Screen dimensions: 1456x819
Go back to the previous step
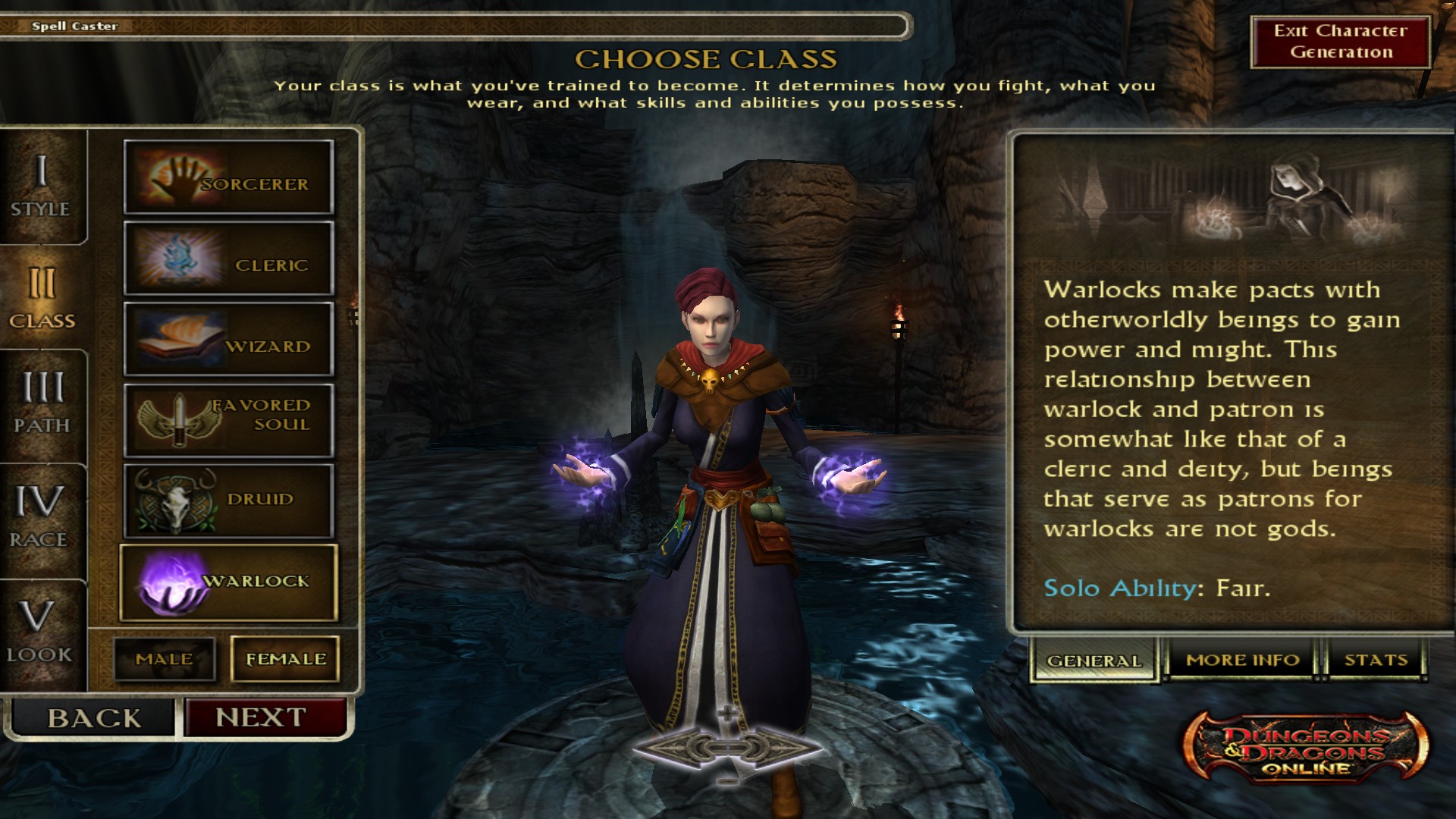point(93,717)
